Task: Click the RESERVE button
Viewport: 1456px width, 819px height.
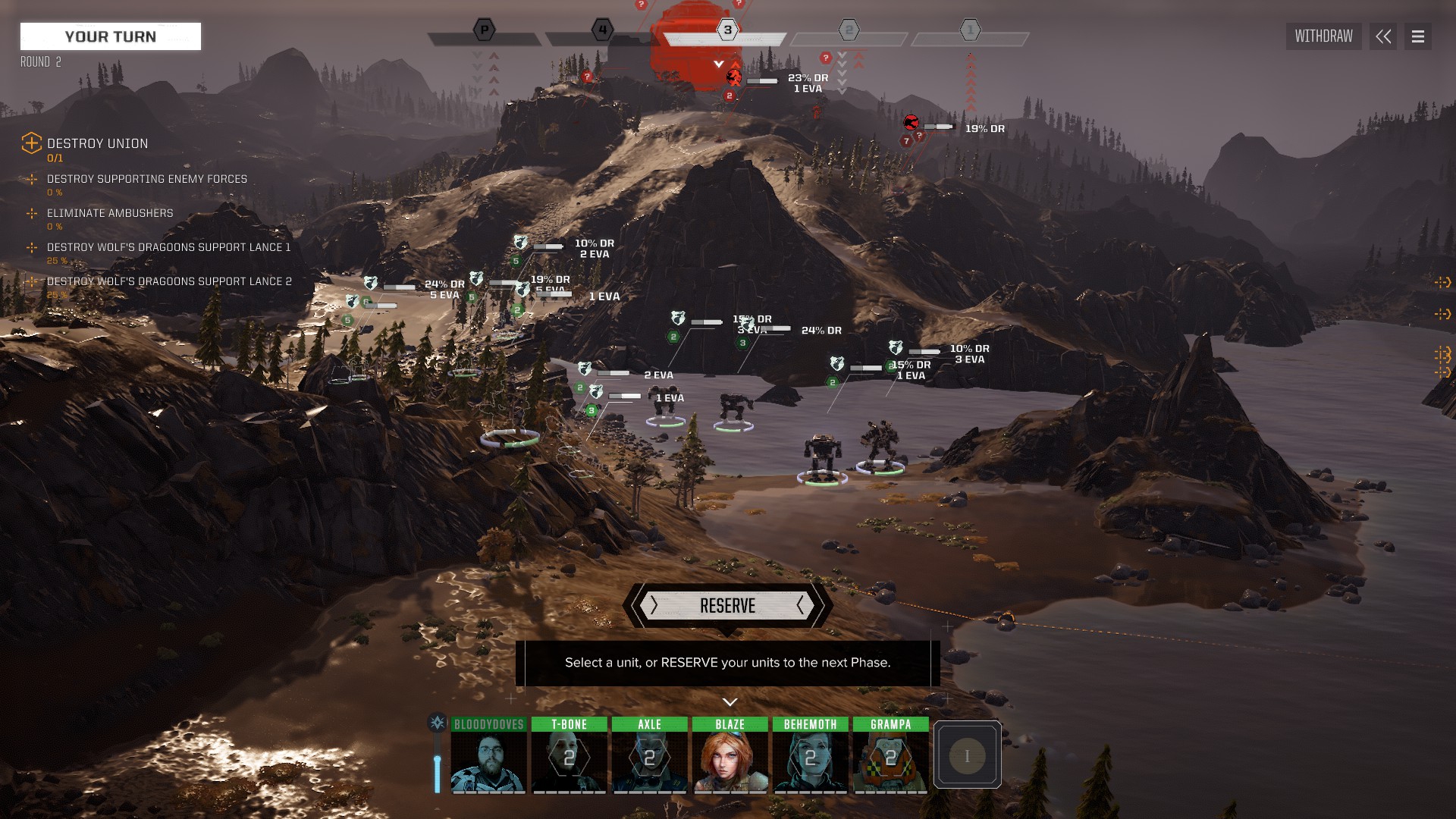Action: (727, 606)
